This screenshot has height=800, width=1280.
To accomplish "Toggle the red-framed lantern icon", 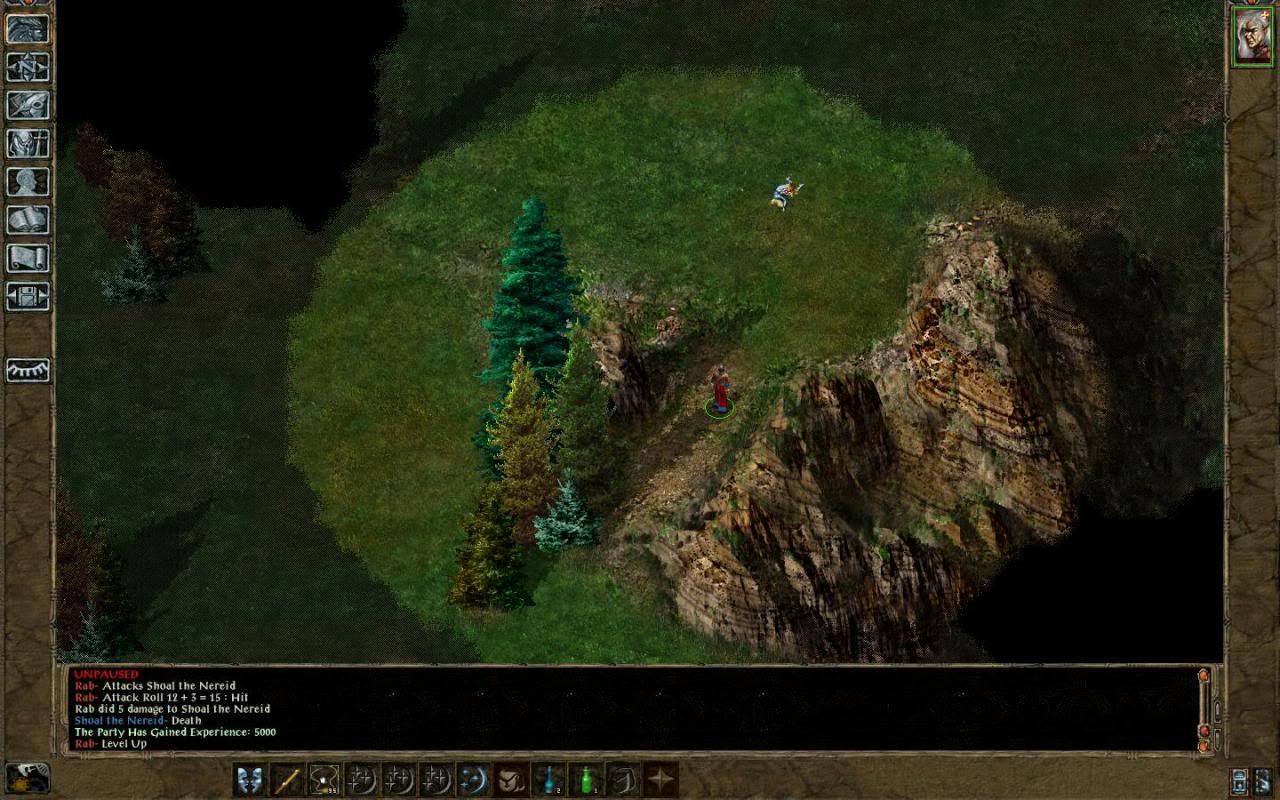I will [1241, 780].
